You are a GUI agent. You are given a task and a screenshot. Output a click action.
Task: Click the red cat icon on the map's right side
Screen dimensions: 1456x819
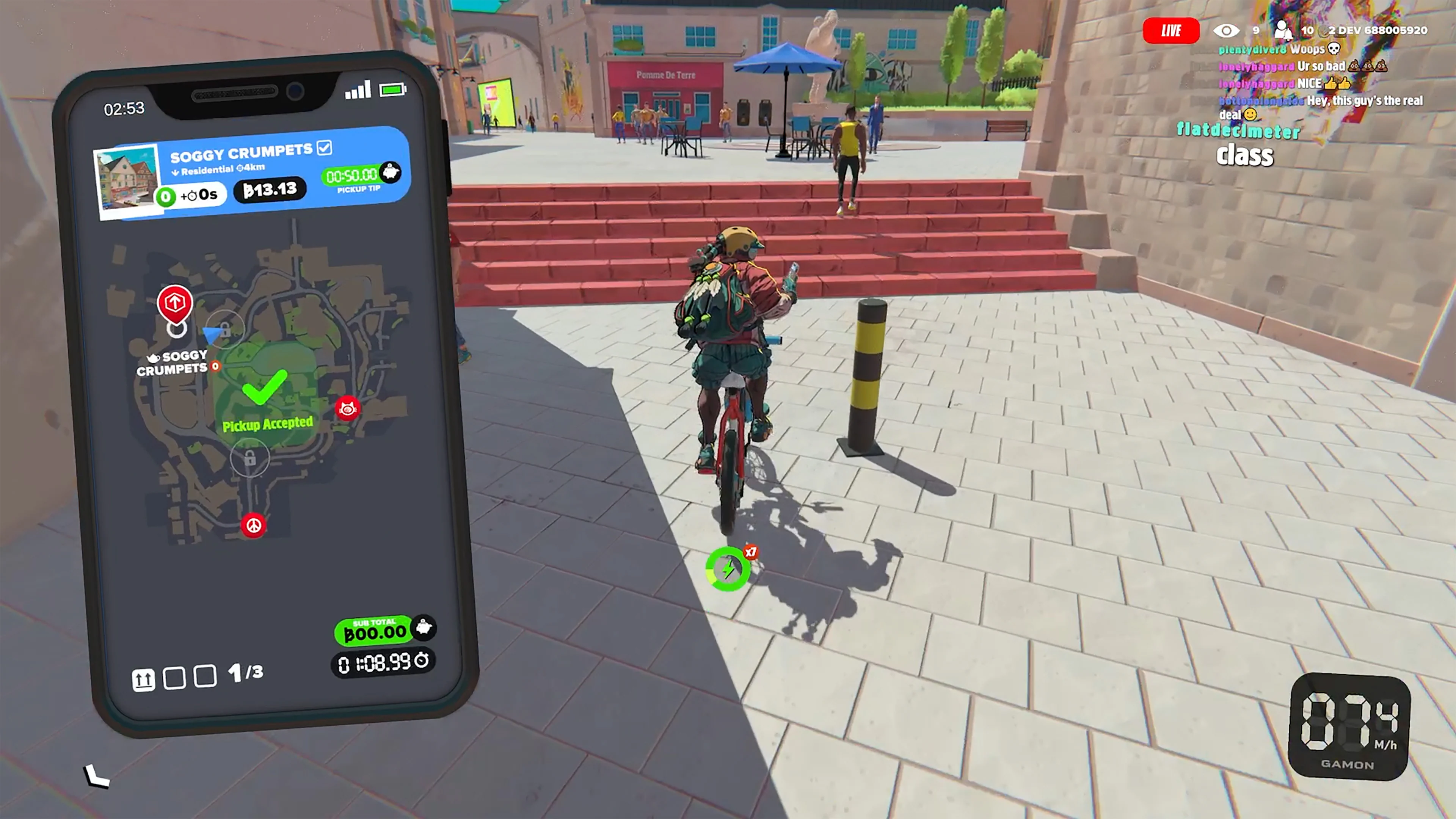pos(348,408)
